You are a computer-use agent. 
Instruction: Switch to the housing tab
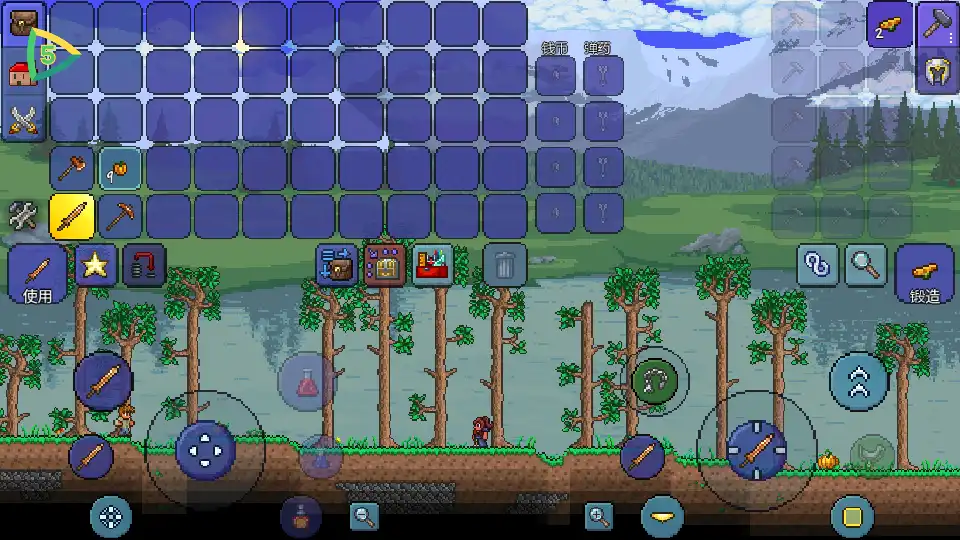[x=22, y=72]
